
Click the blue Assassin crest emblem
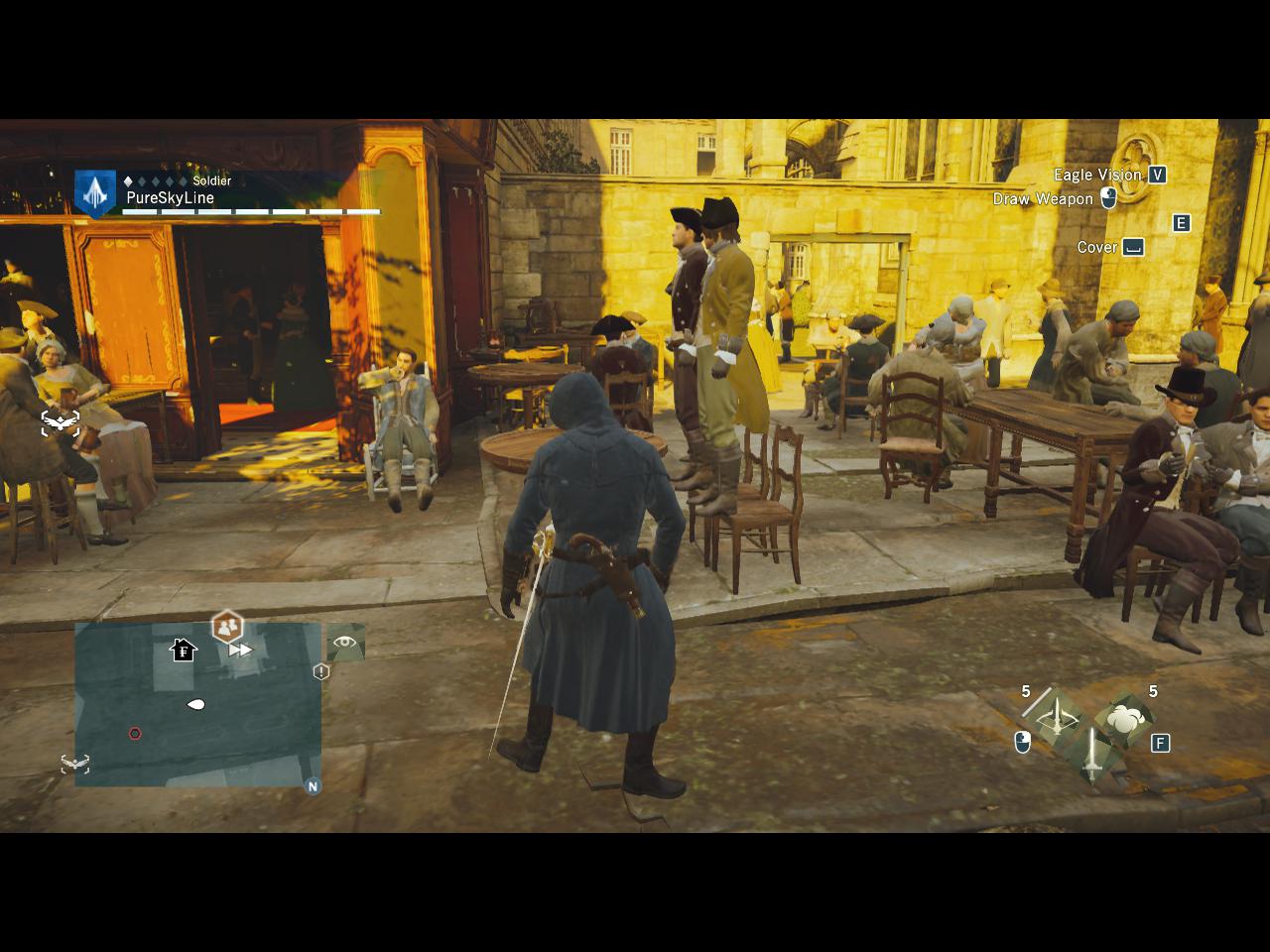tap(95, 192)
